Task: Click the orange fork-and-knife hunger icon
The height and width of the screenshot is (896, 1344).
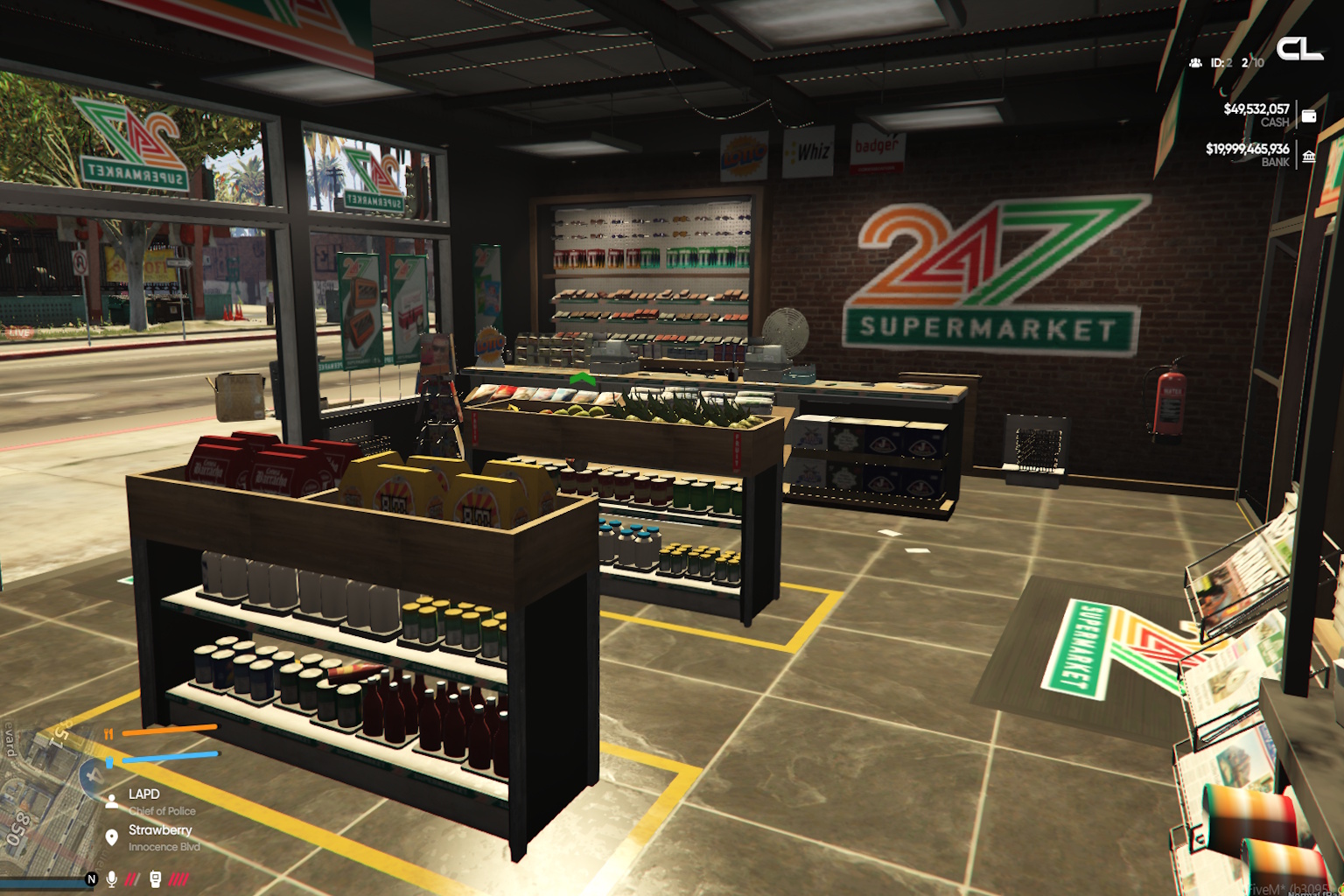Action: coord(109,734)
